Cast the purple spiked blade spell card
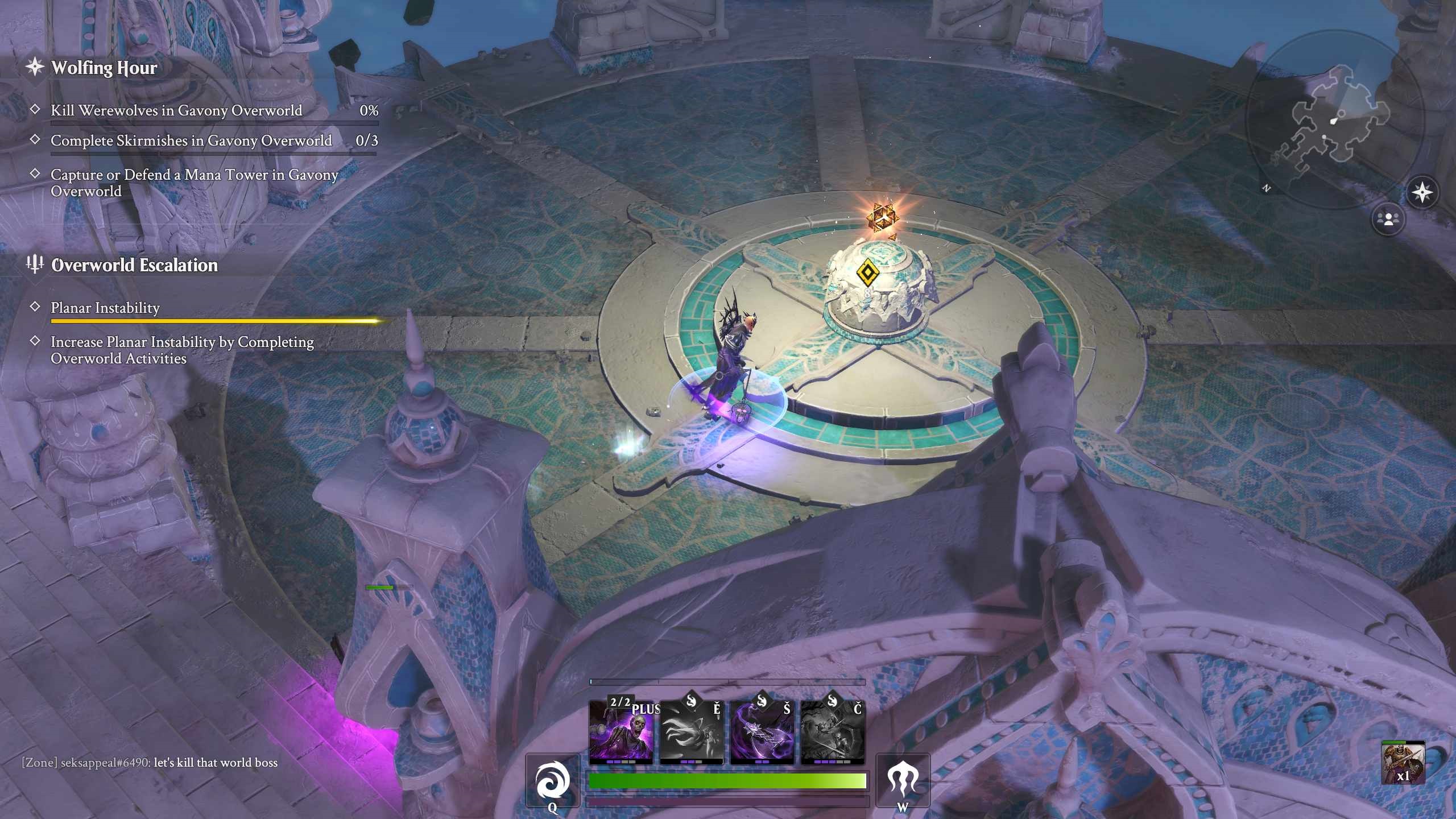This screenshot has height=819, width=1456. pos(762,733)
